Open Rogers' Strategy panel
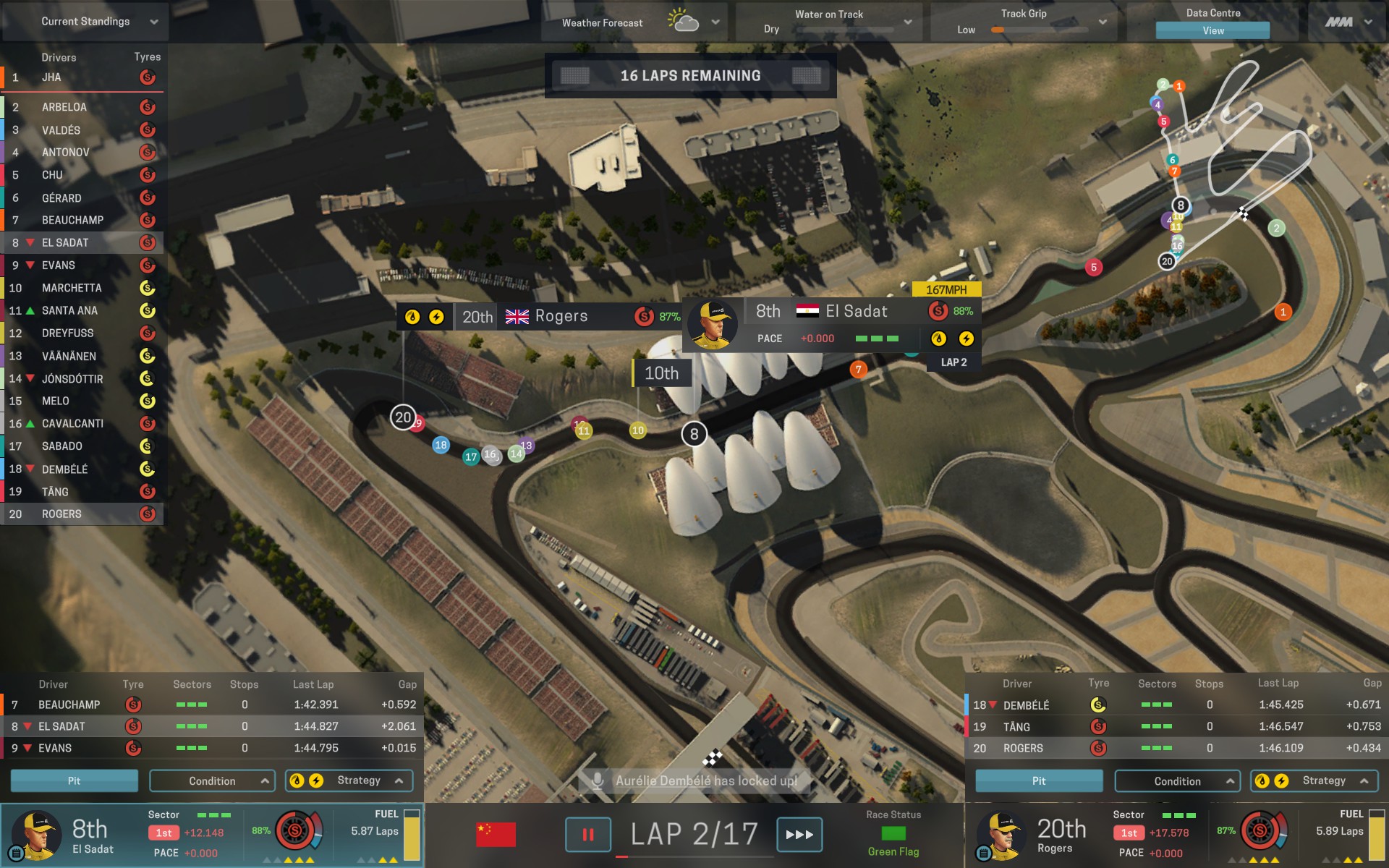 1314,781
